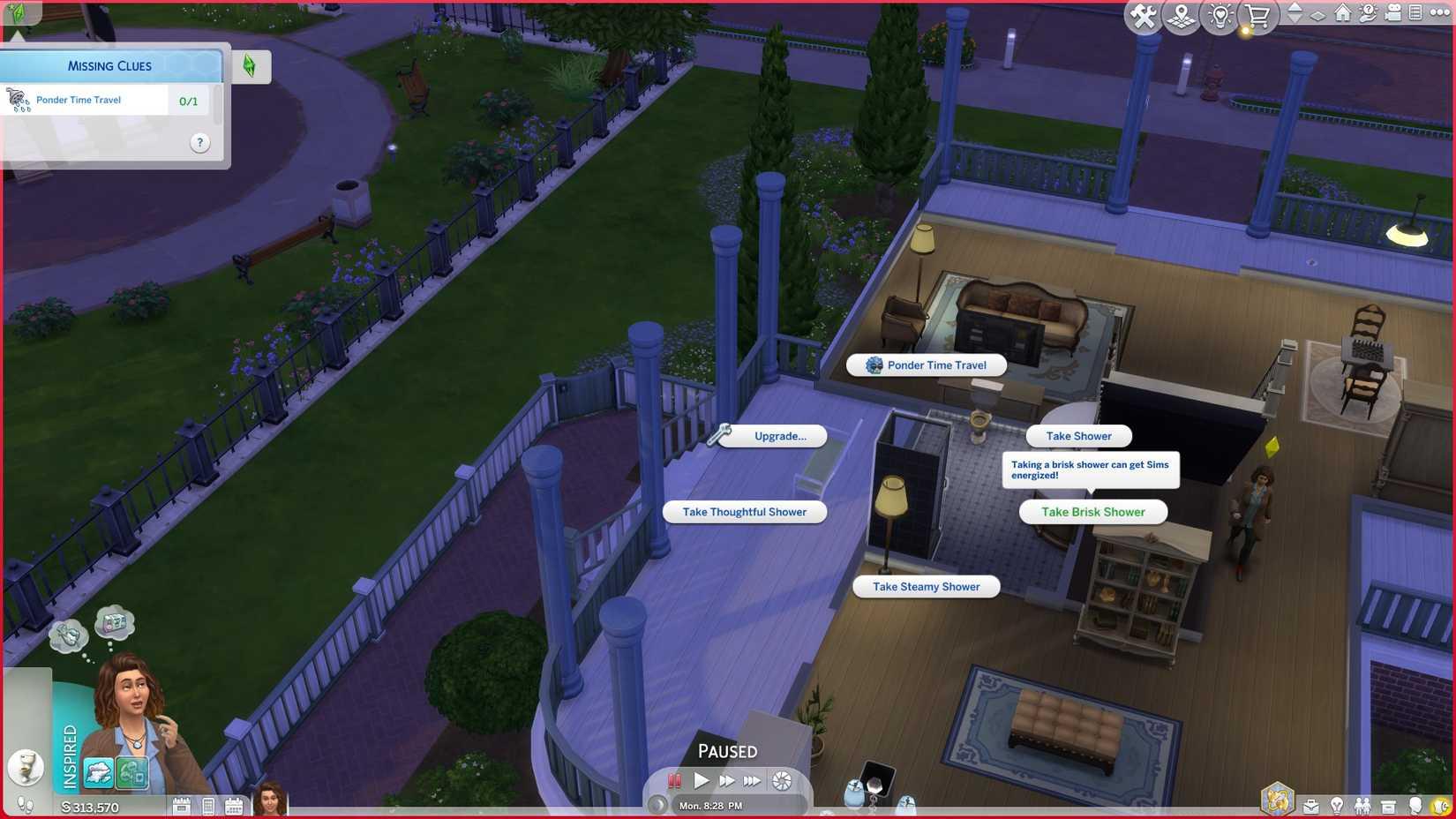The height and width of the screenshot is (819, 1456).
Task: Choose Upgrade... from the shower options
Action: pyautogui.click(x=778, y=435)
